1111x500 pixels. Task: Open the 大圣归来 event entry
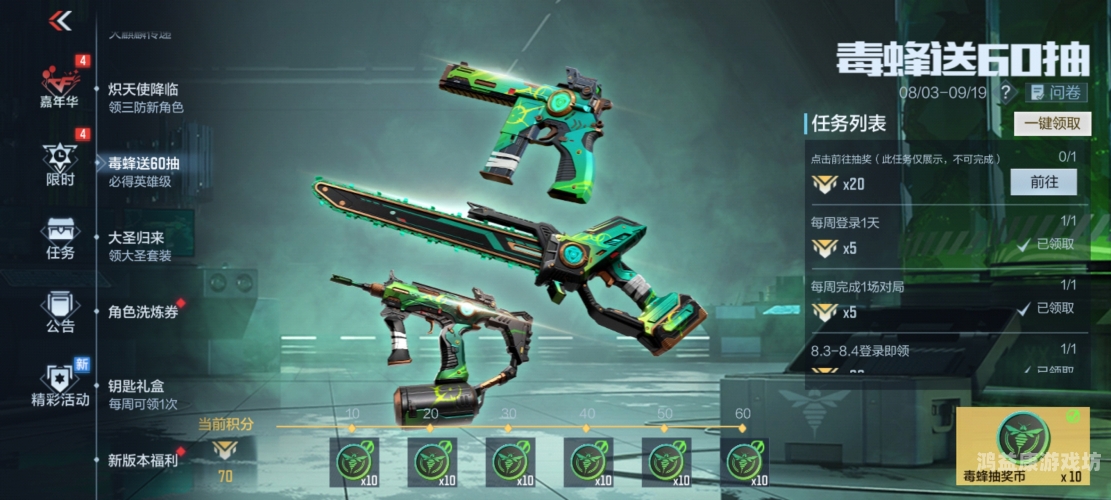[x=140, y=246]
